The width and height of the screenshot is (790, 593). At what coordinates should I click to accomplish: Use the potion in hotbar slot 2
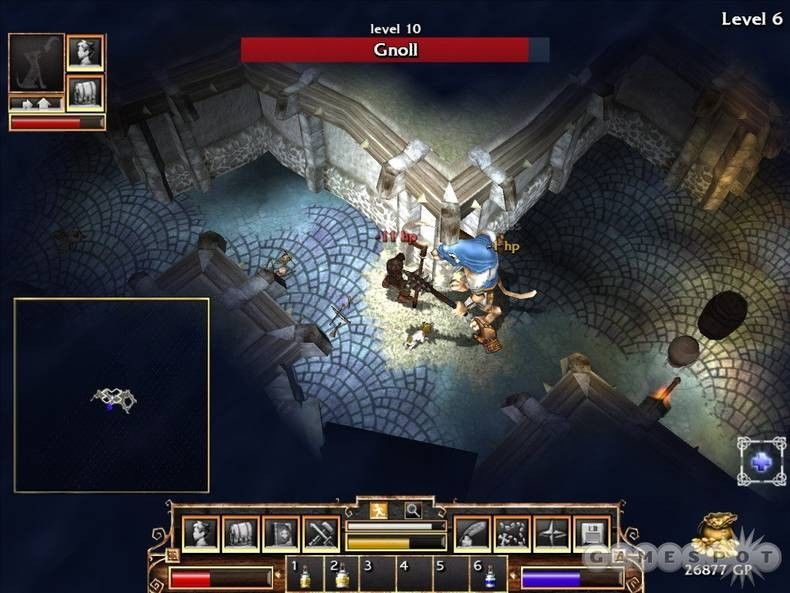point(340,576)
